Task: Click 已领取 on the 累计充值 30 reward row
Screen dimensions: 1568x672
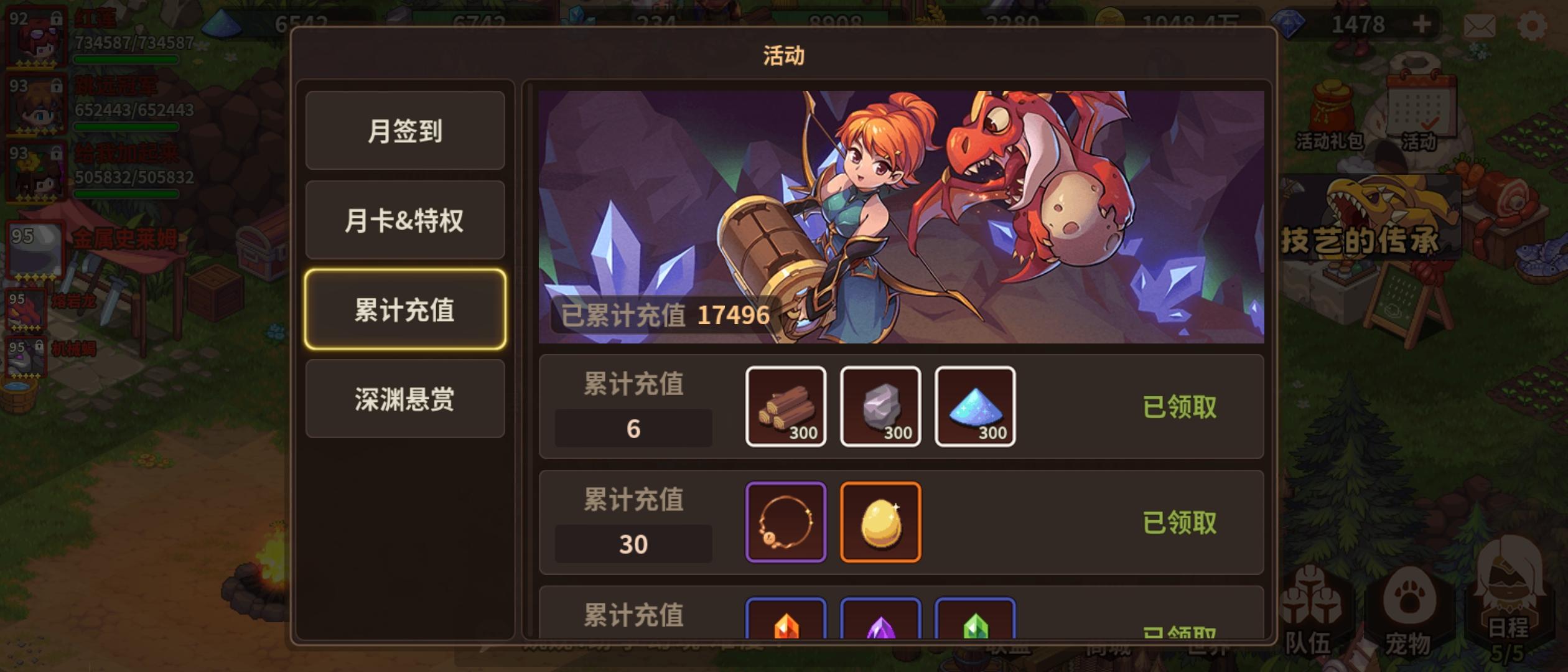Action: tap(1181, 523)
